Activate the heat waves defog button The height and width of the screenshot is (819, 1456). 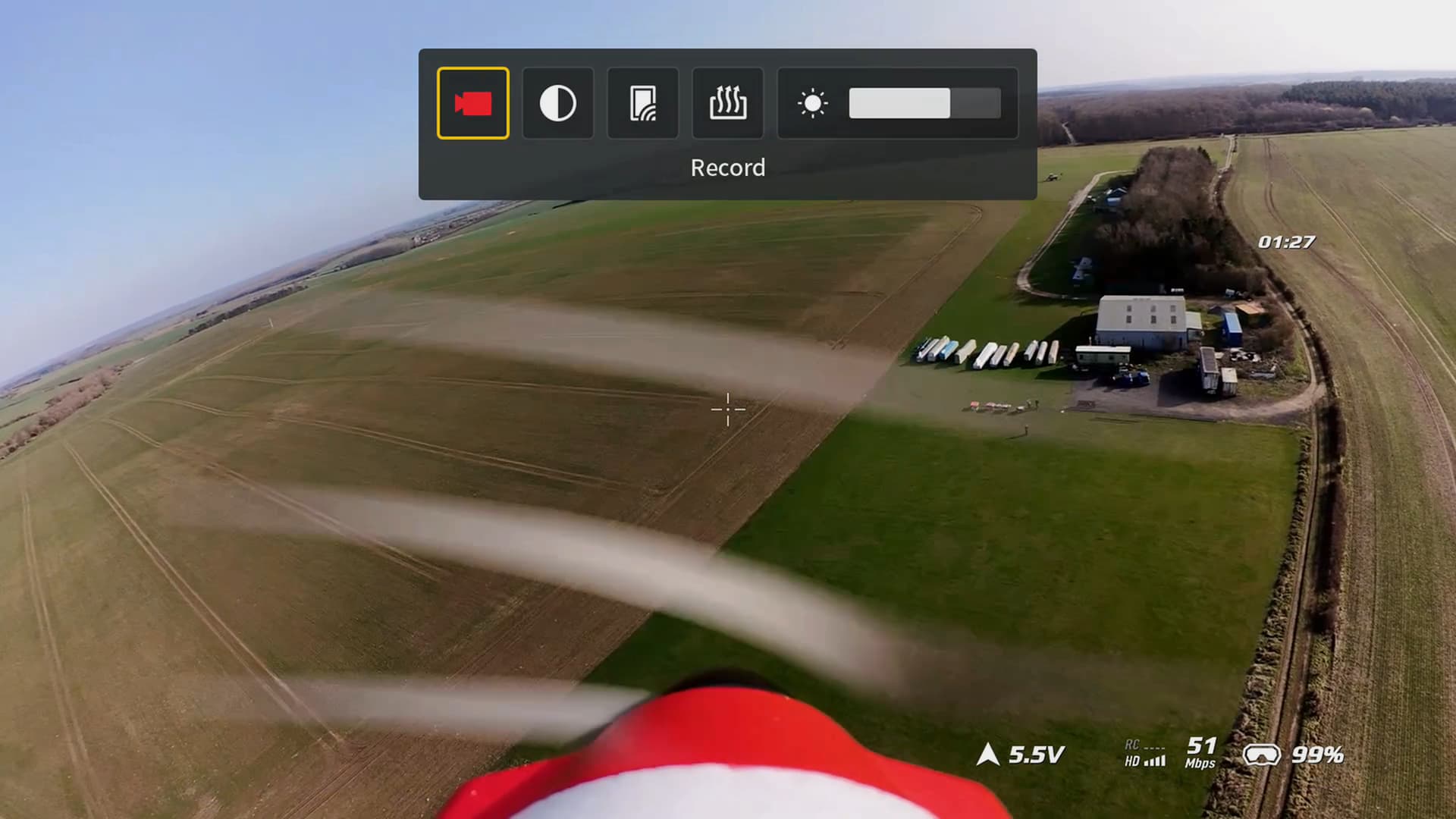pyautogui.click(x=727, y=103)
